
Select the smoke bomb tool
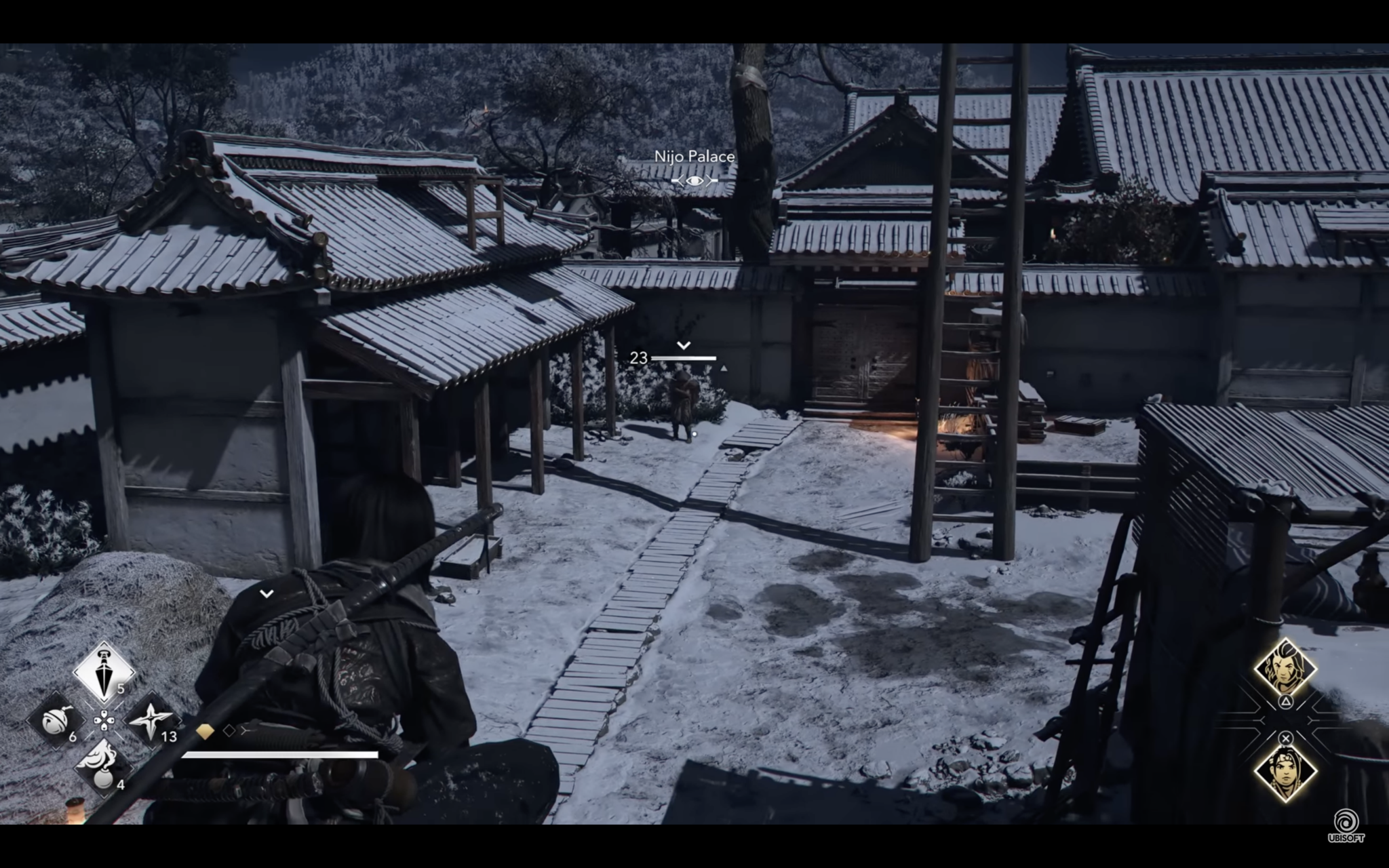click(x=103, y=766)
